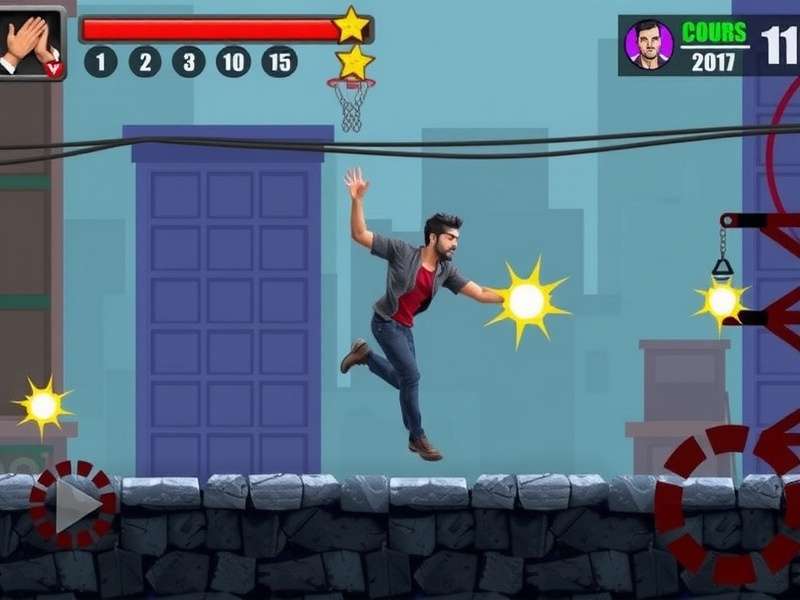This screenshot has height=600, width=800.
Task: Tap the clapping hands icon
Action: pyautogui.click(x=30, y=43)
